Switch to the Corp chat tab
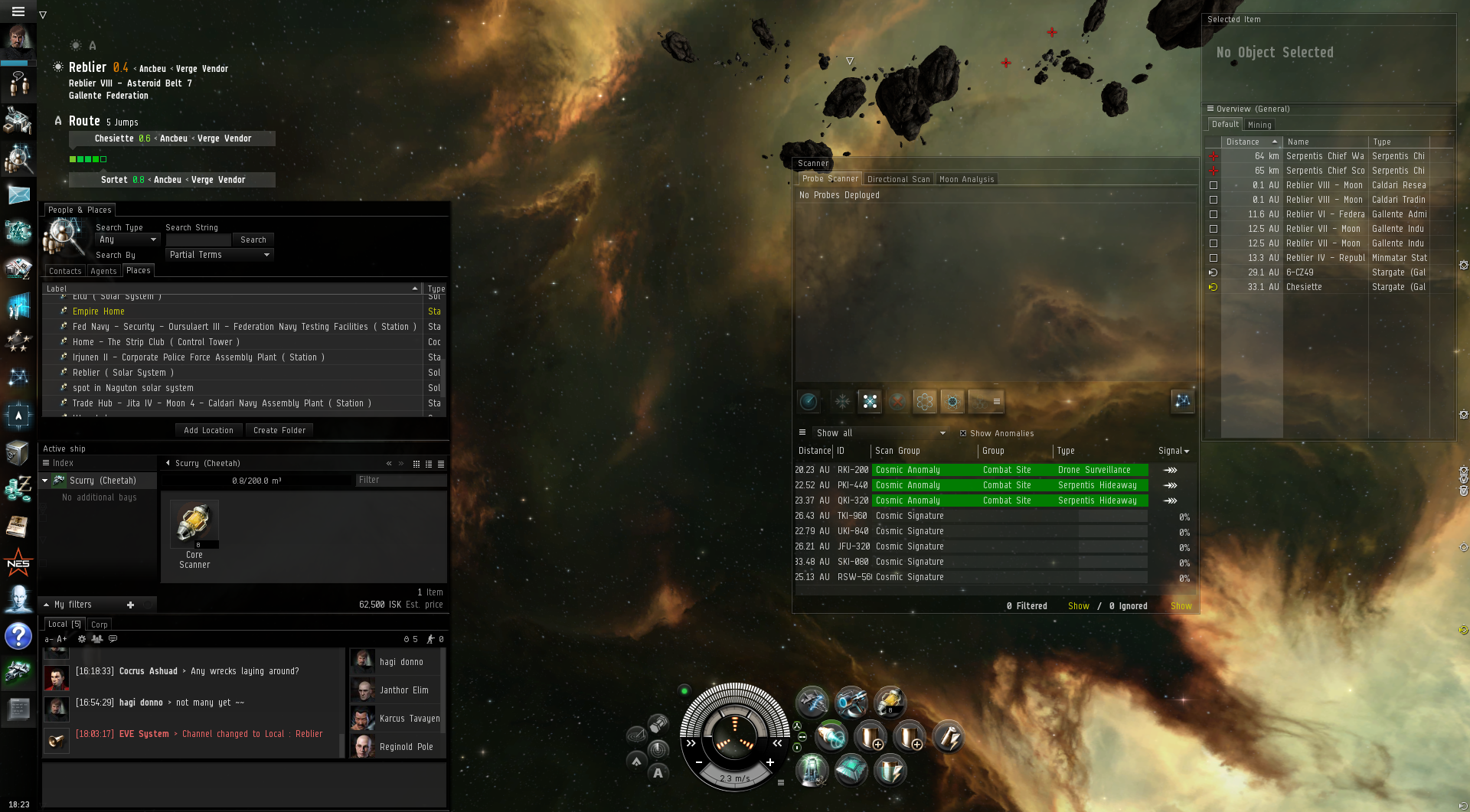This screenshot has height=812, width=1470. click(100, 624)
